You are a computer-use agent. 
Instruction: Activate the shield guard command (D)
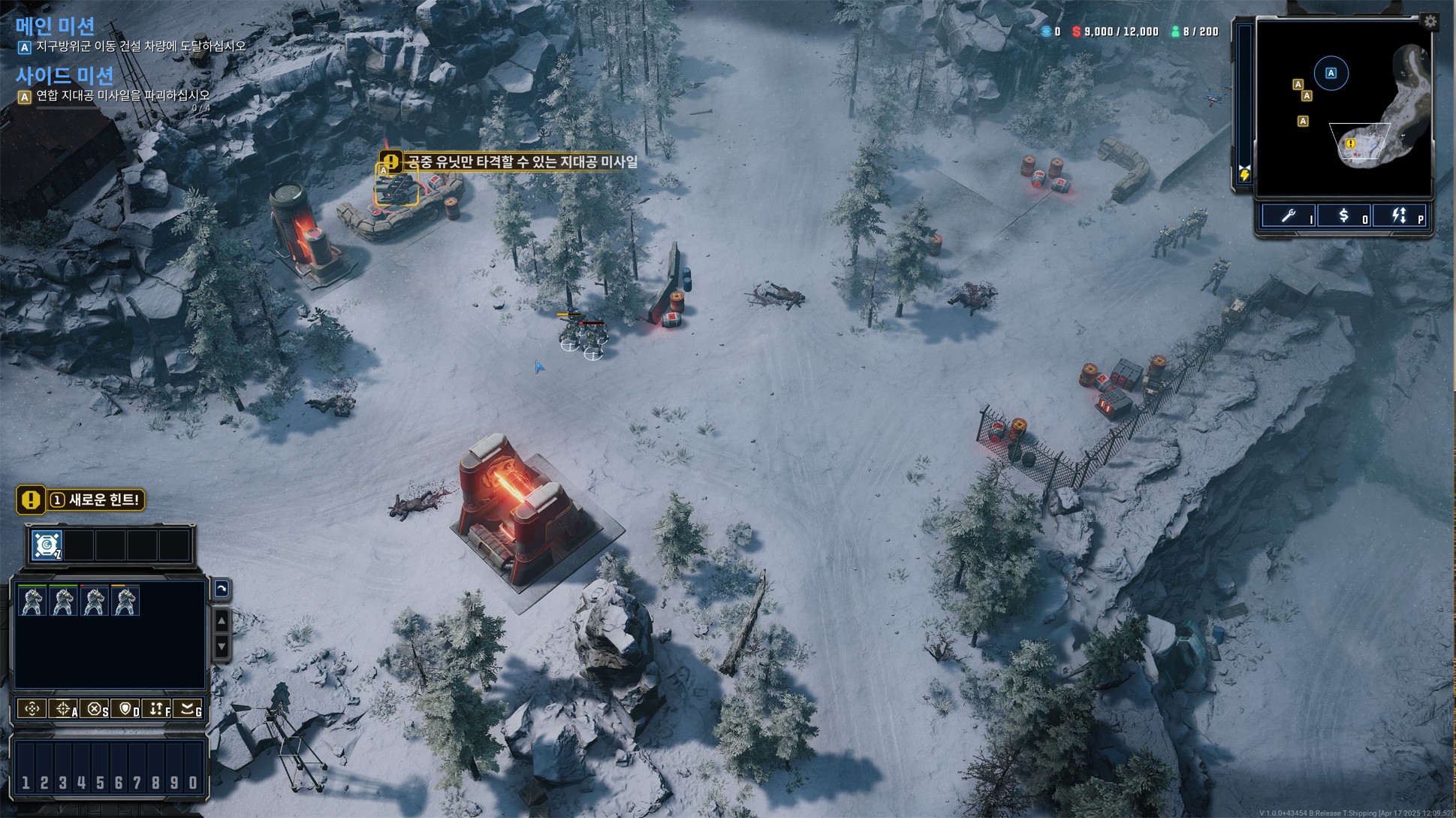126,708
